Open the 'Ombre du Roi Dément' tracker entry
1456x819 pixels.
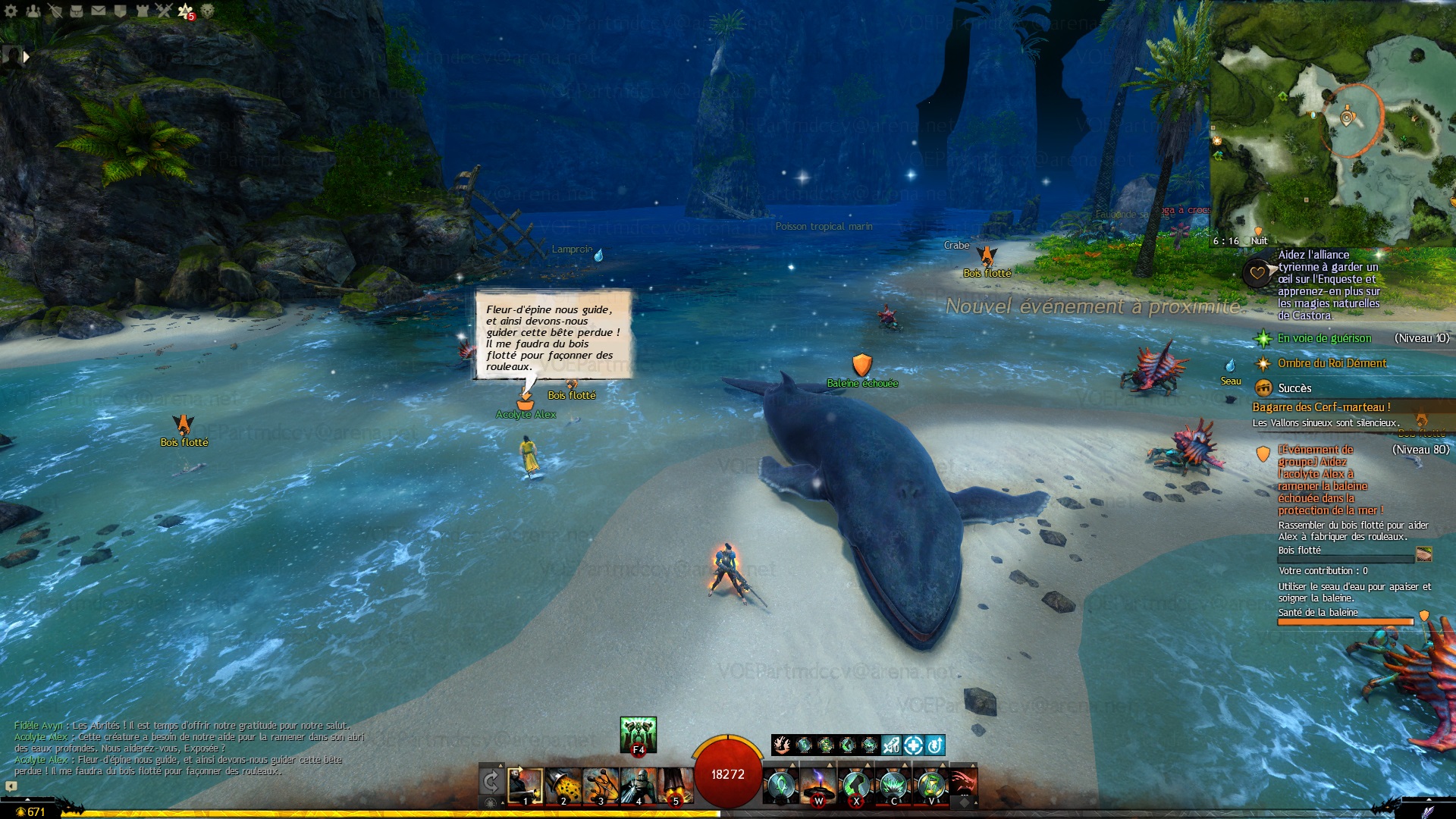[1332, 363]
